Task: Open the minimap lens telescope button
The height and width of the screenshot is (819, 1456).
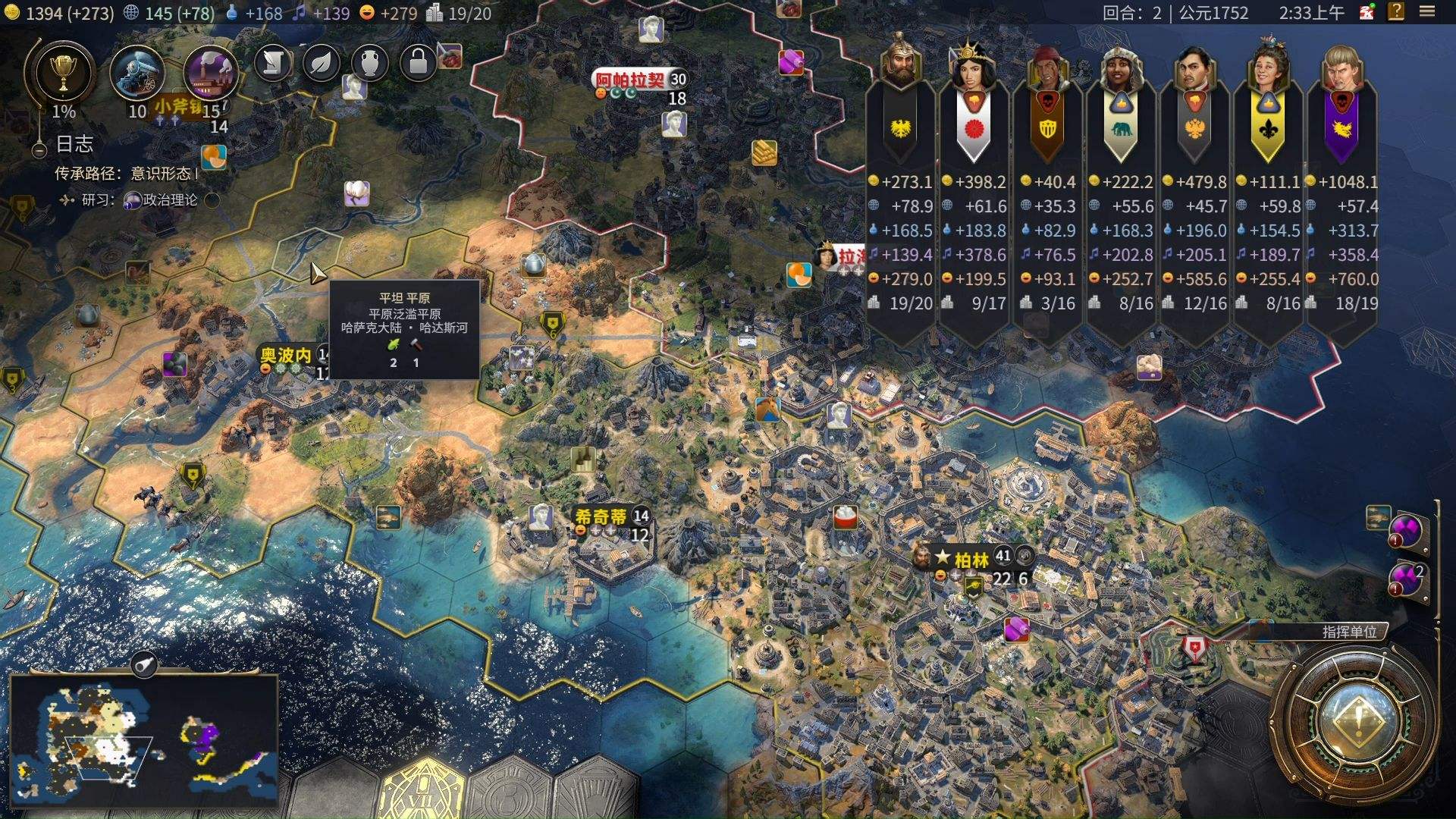Action: 144,665
